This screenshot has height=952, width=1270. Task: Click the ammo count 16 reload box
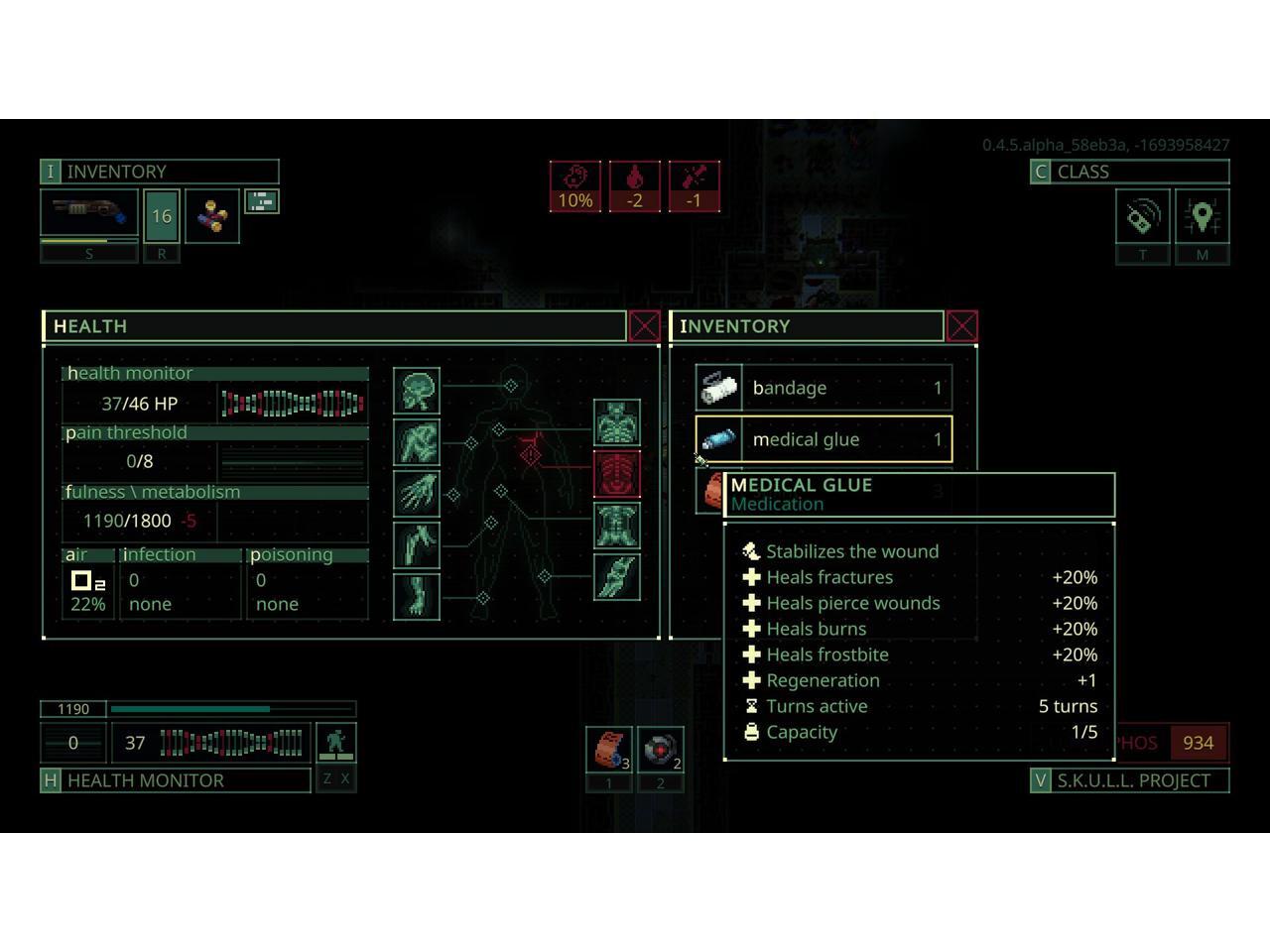click(162, 216)
